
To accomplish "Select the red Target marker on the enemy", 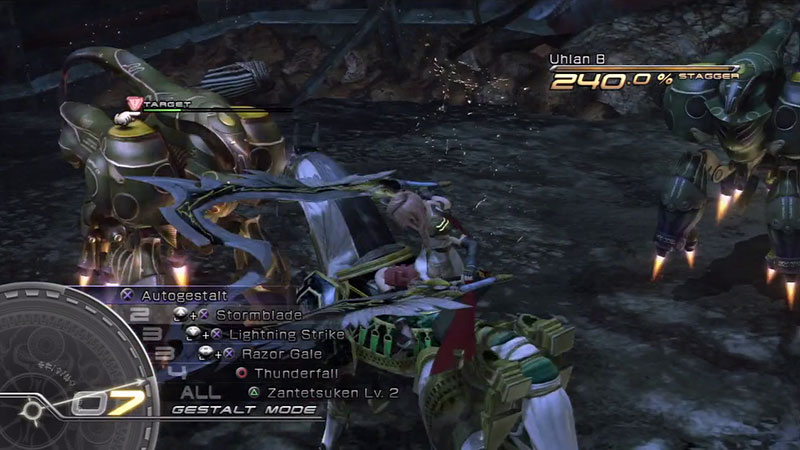I will point(136,102).
